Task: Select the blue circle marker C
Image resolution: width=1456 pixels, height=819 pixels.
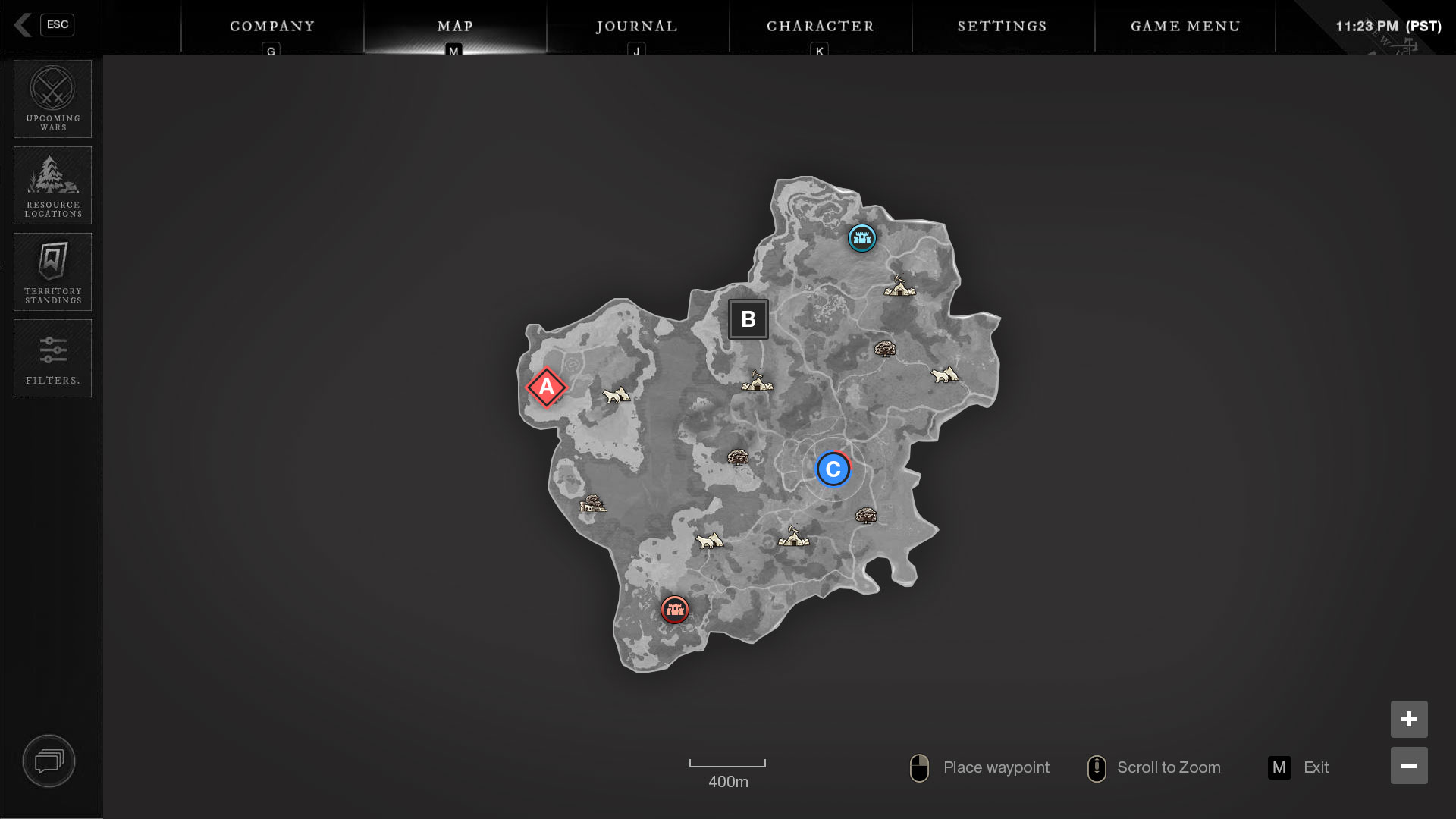Action: [833, 469]
